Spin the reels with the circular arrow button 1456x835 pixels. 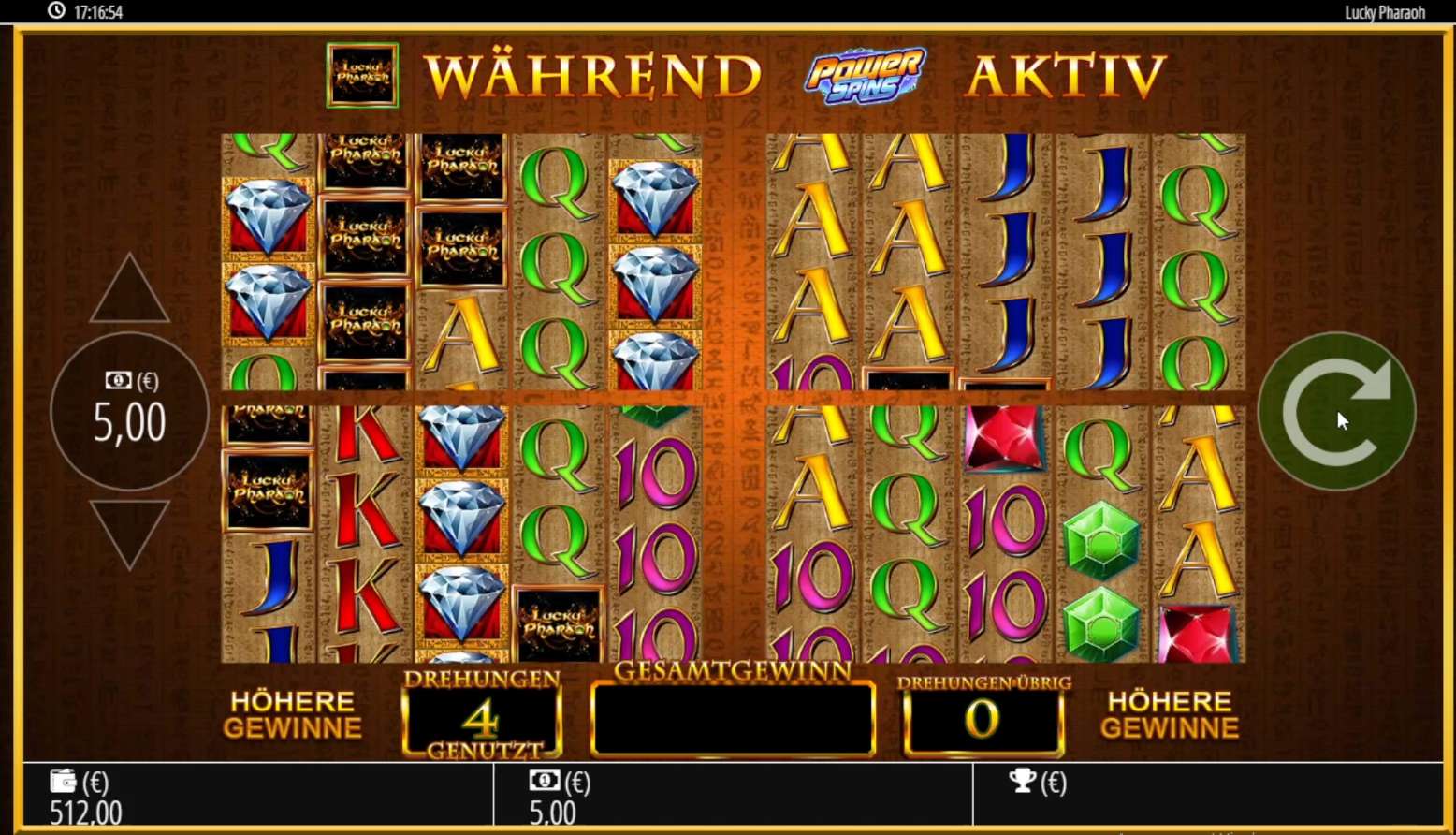pos(1336,412)
